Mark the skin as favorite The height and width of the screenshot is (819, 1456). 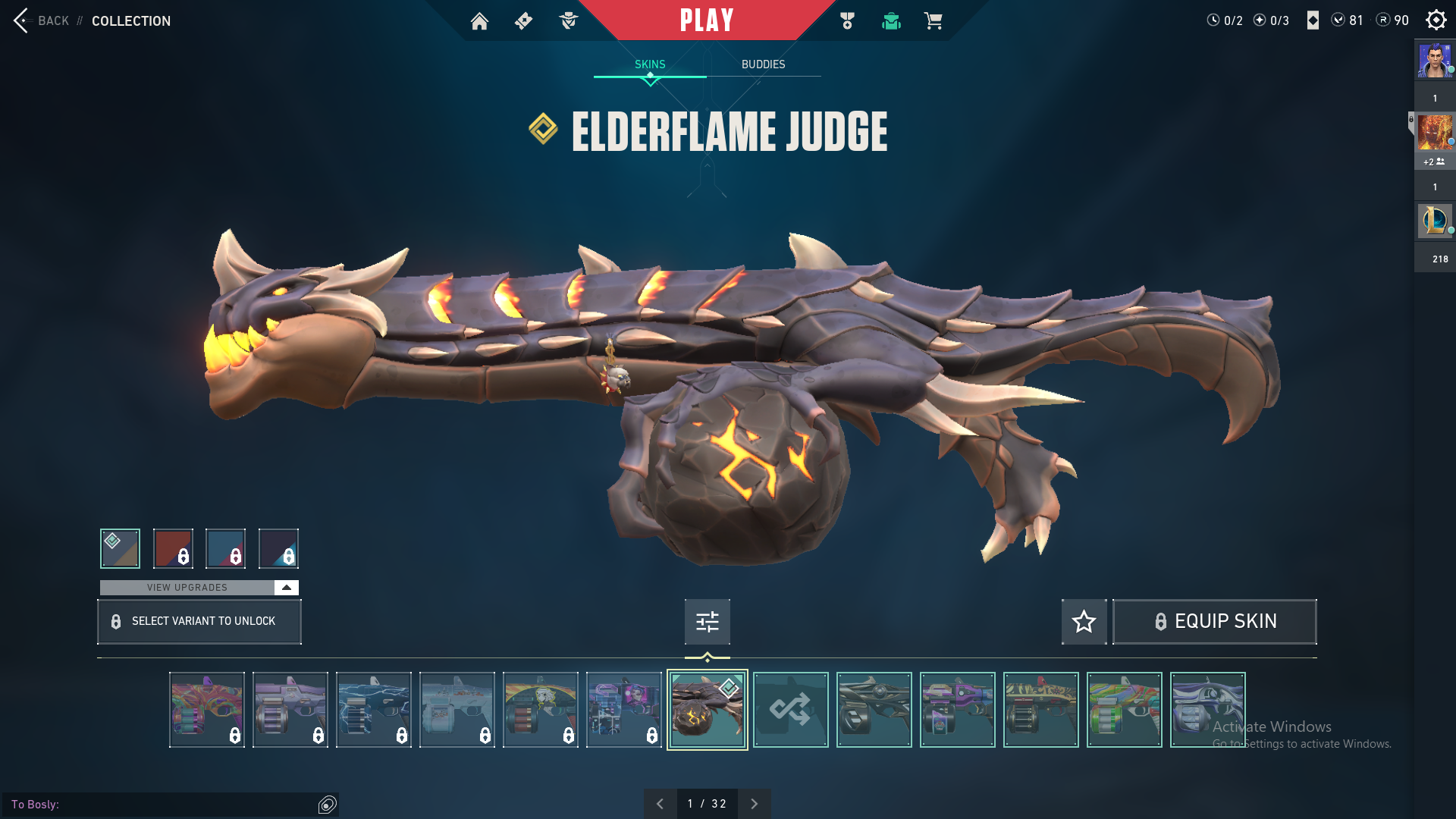[x=1084, y=622]
